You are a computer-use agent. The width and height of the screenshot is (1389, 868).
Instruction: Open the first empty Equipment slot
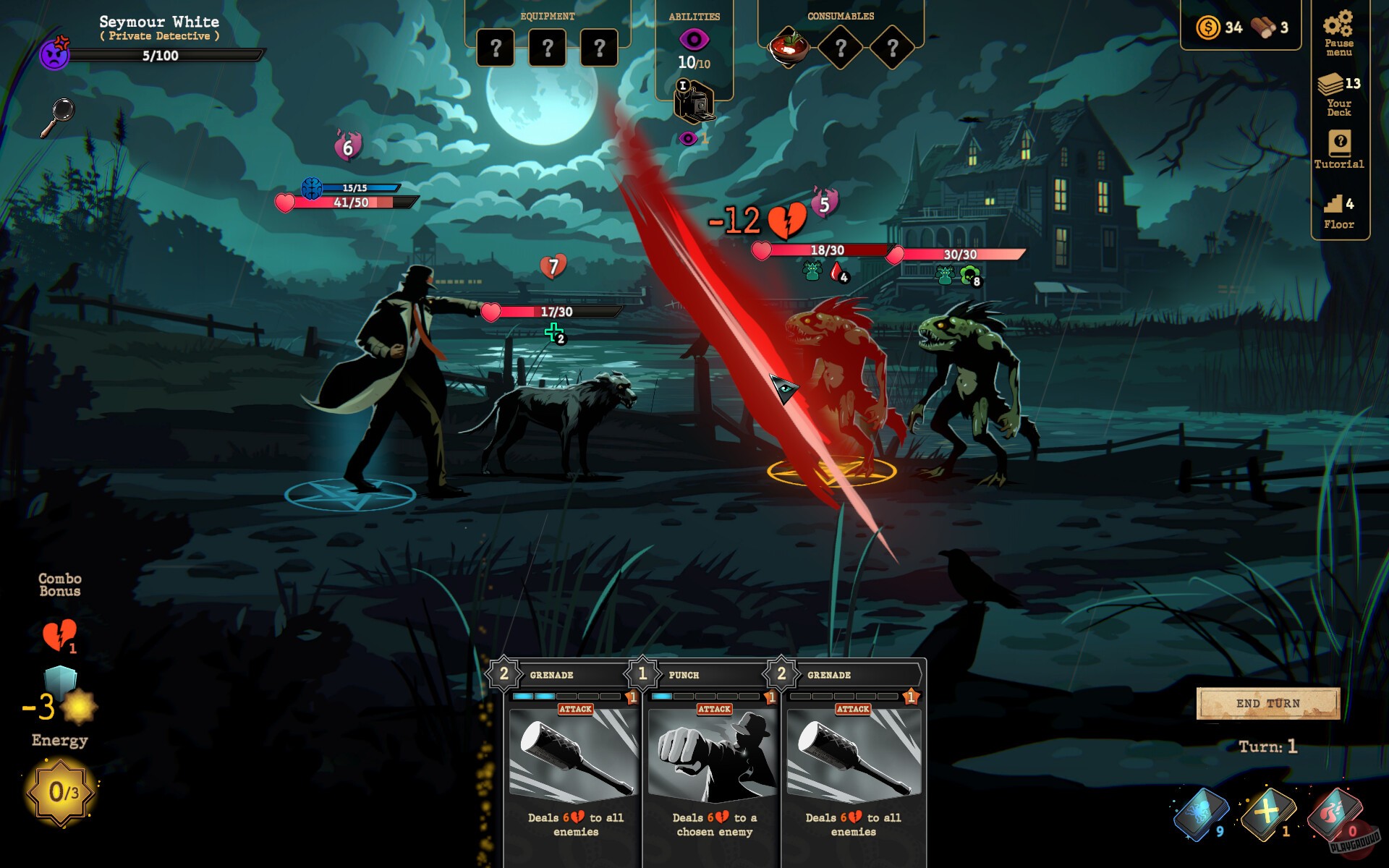pyautogui.click(x=496, y=47)
